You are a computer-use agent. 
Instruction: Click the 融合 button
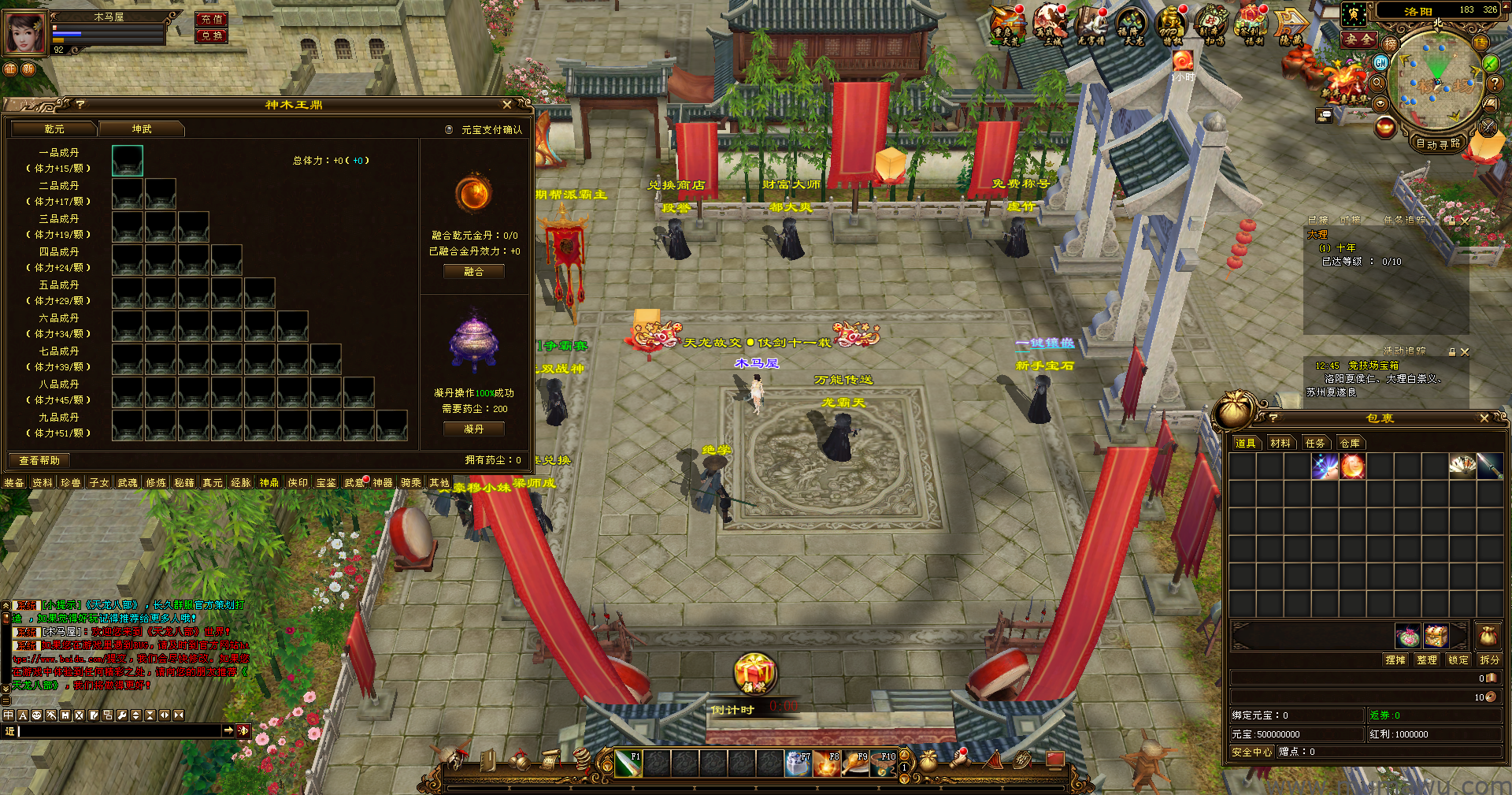tap(473, 272)
